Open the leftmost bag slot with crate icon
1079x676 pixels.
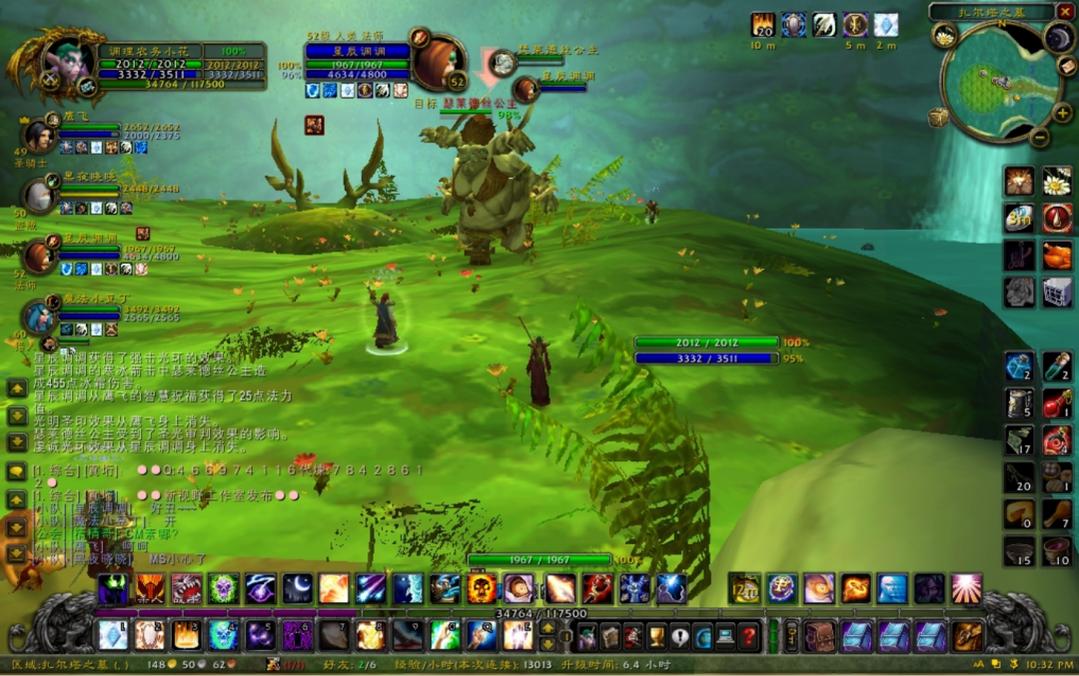click(821, 635)
